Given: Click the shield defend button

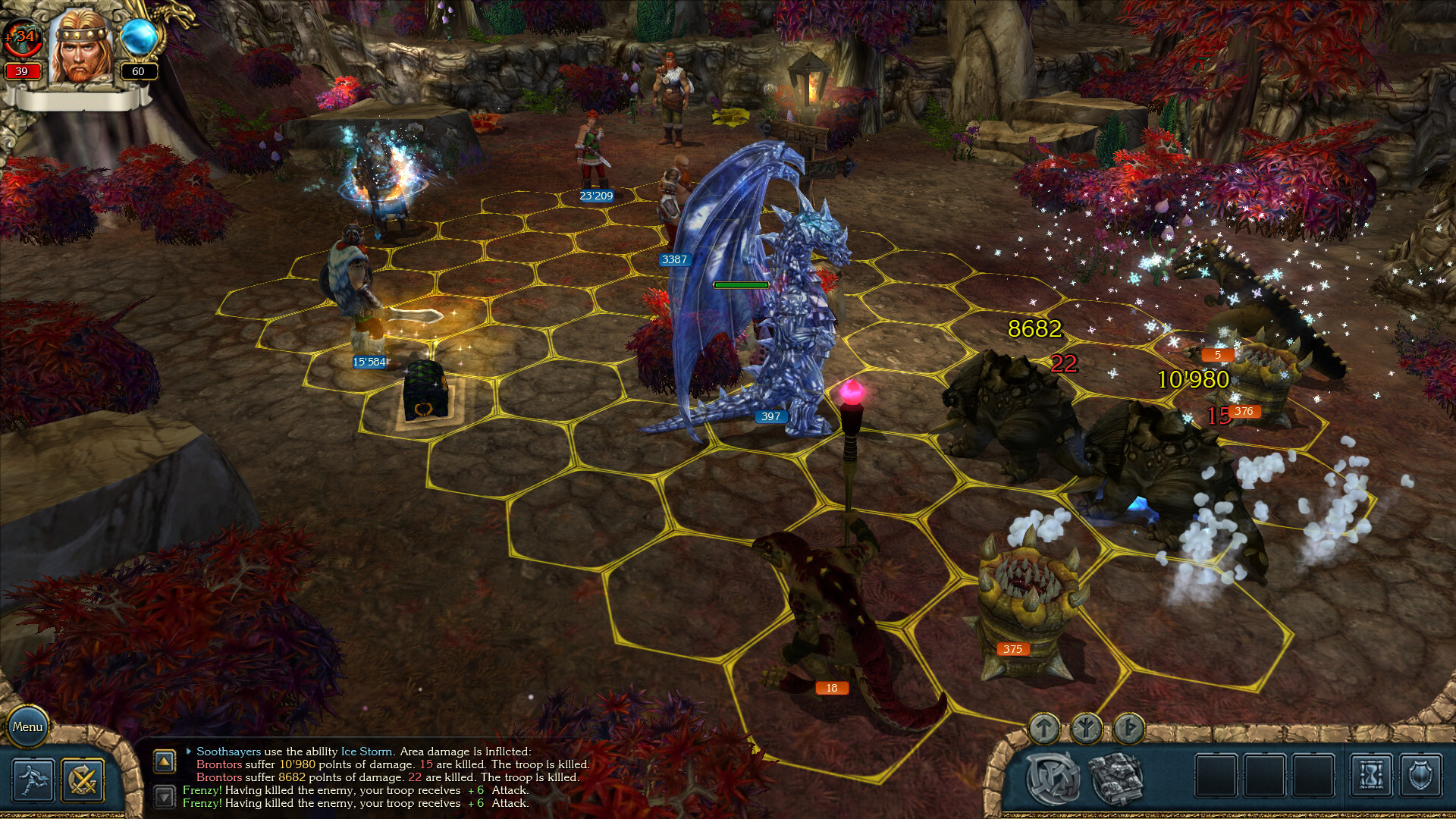Looking at the screenshot, I should click(1420, 776).
